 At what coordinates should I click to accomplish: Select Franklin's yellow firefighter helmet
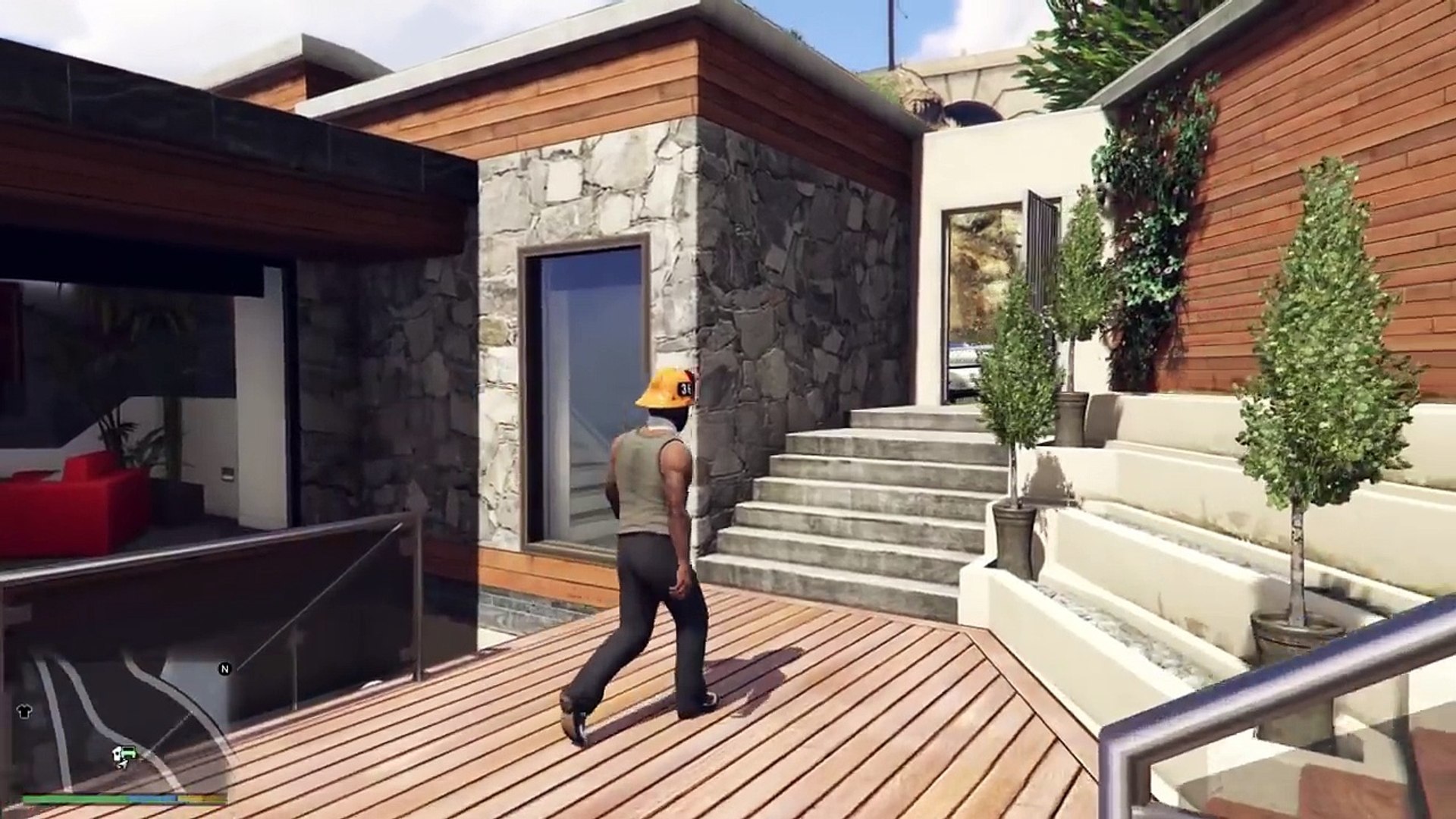pyautogui.click(x=661, y=387)
